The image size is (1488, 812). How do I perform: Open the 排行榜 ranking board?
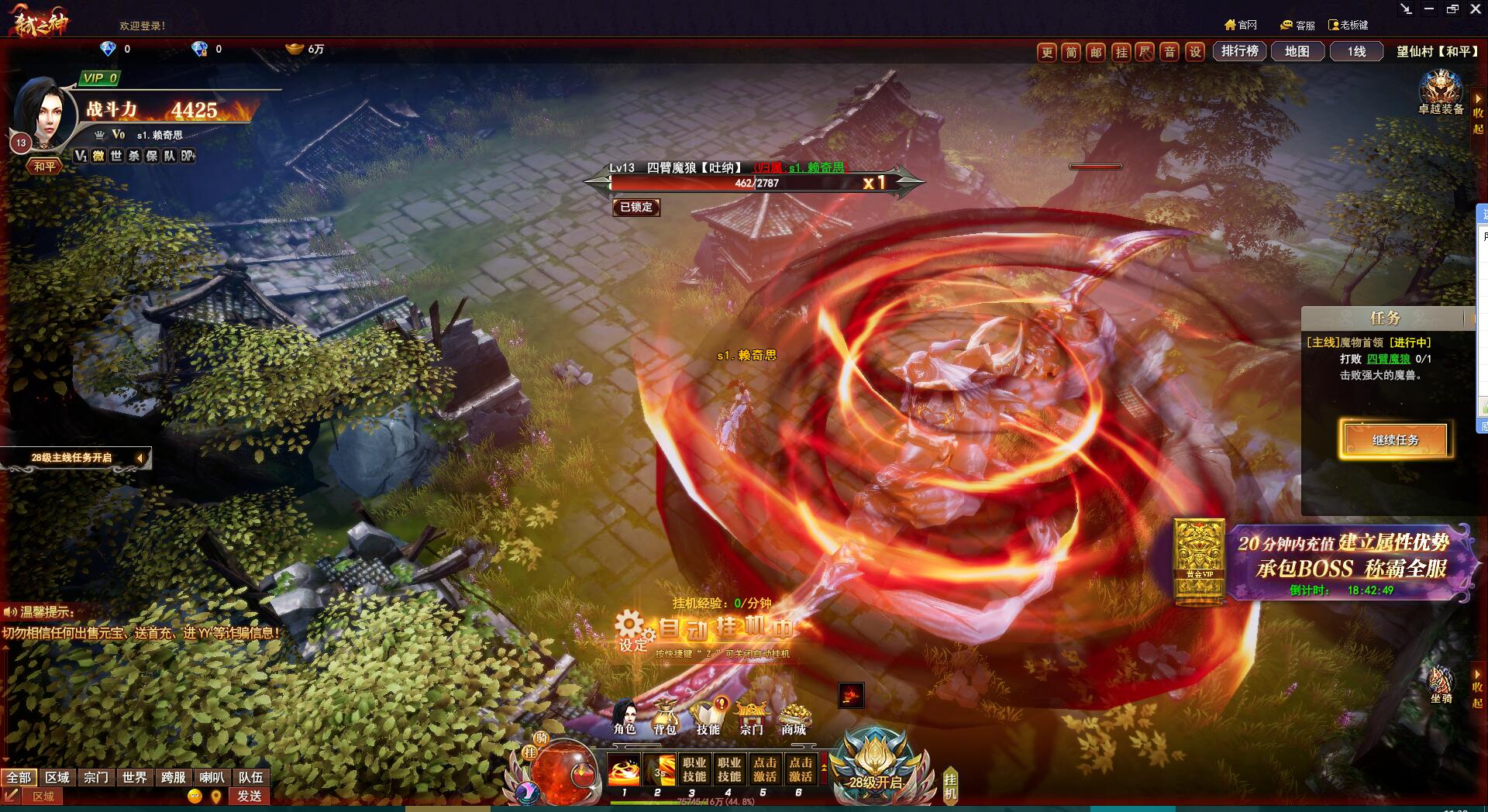pyautogui.click(x=1239, y=51)
